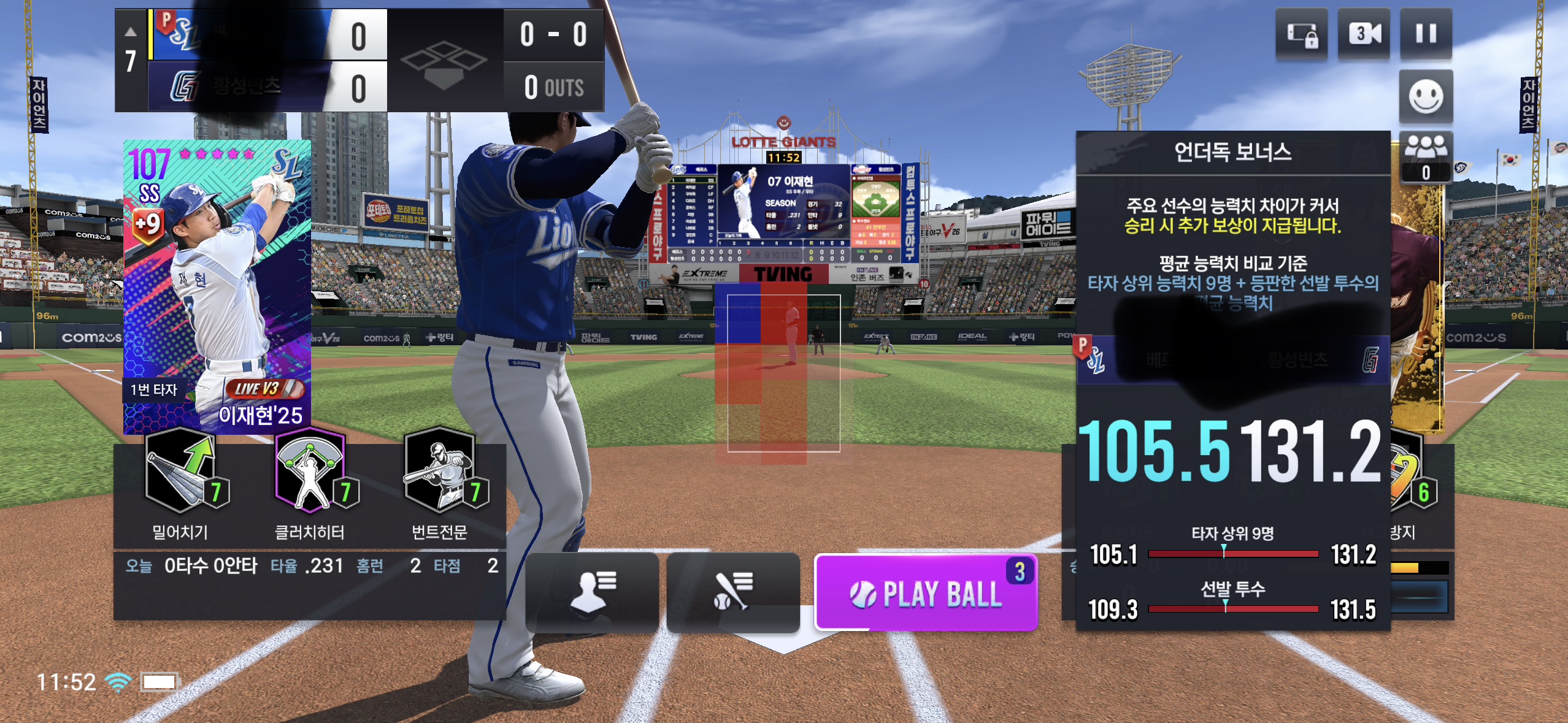Start the at-bat with PLAY BALL

(x=926, y=592)
